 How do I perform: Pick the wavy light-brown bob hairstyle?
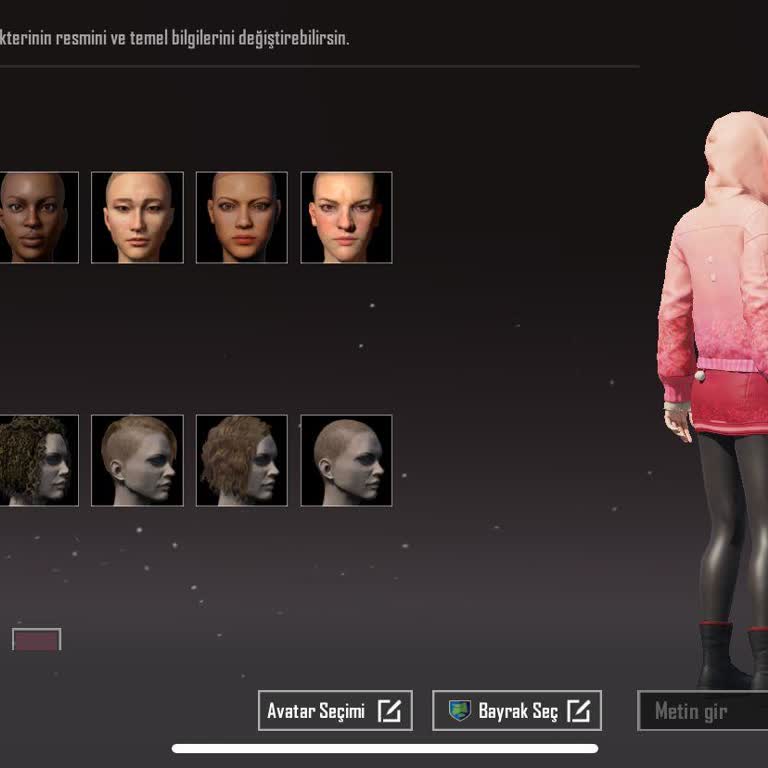tap(241, 460)
